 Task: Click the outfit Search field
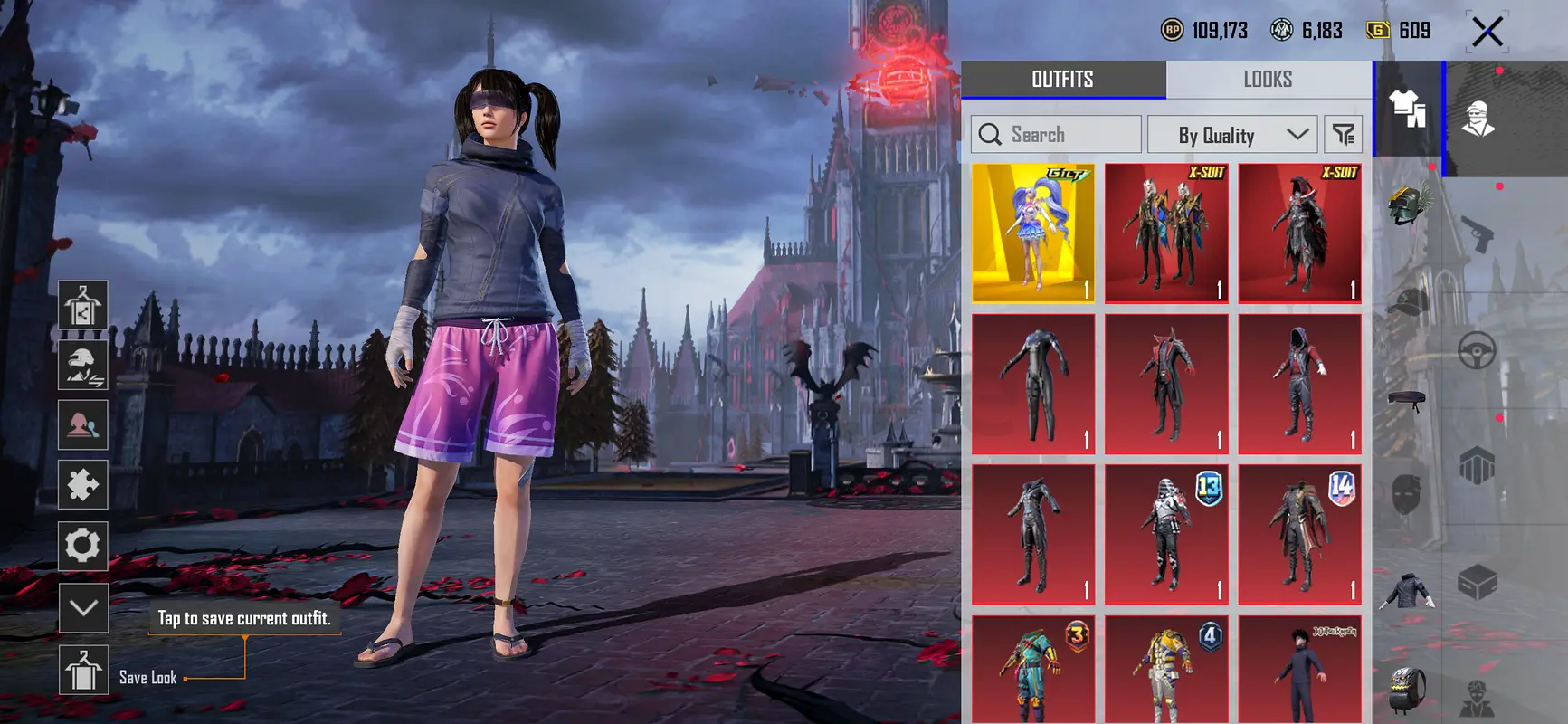pyautogui.click(x=1056, y=135)
